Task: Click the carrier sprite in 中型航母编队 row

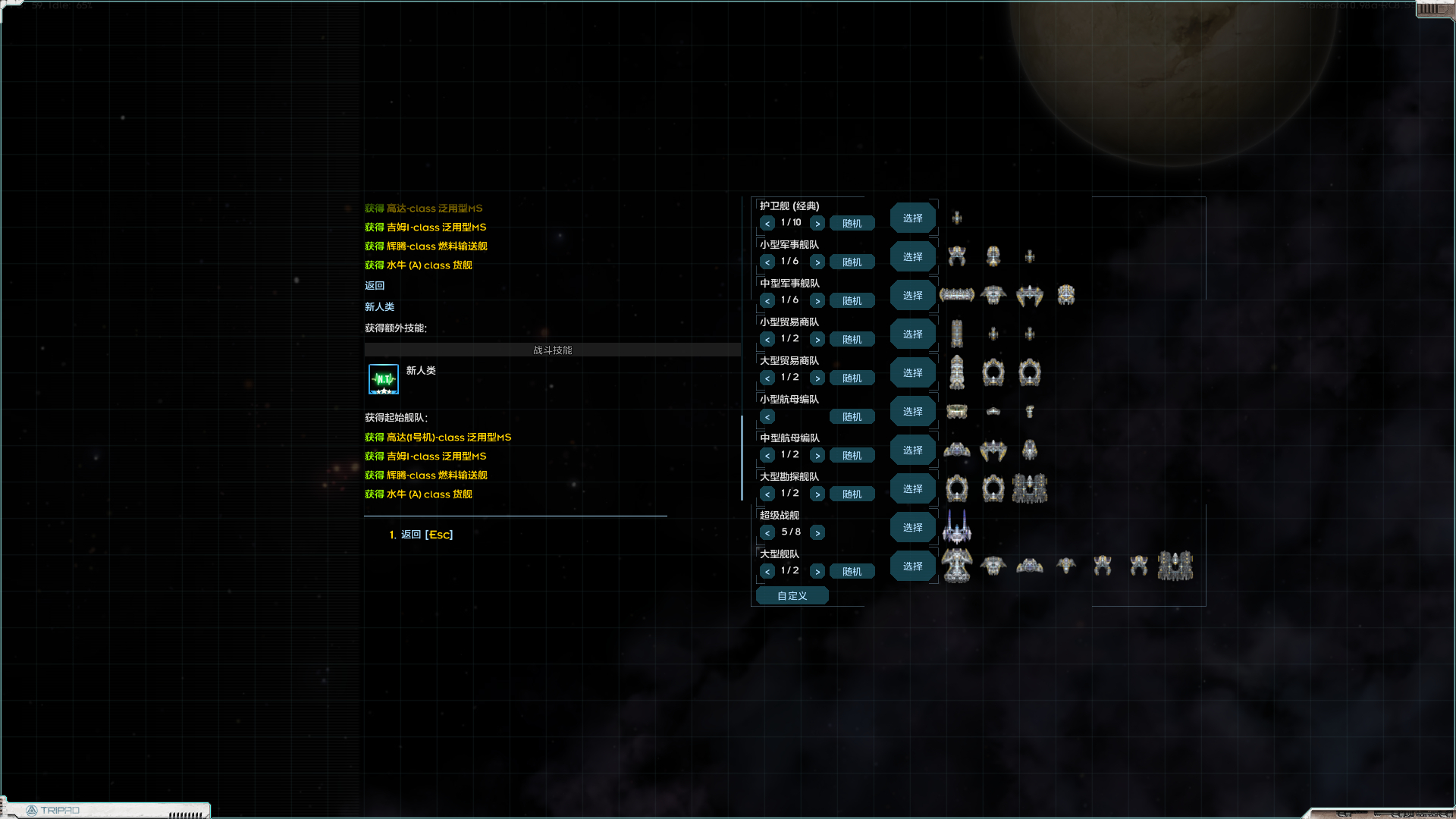Action: coord(957,450)
